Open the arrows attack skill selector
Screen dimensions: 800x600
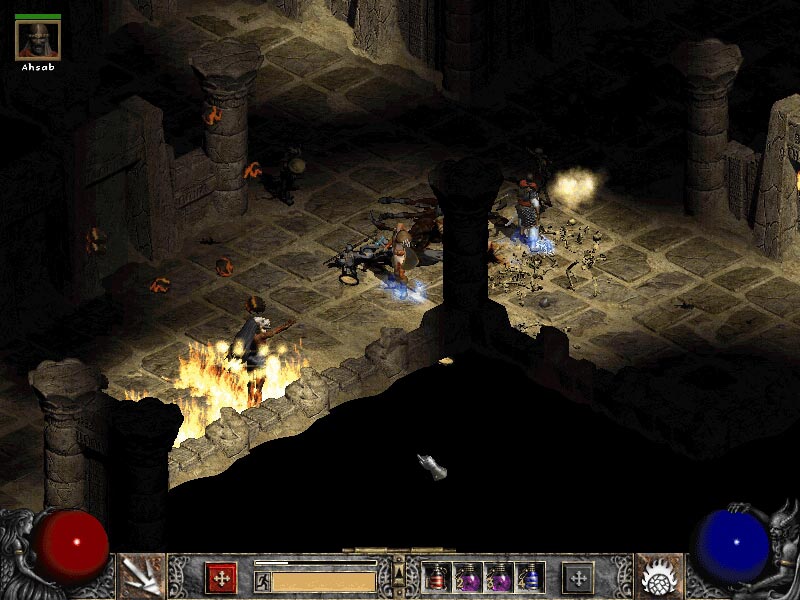141,577
